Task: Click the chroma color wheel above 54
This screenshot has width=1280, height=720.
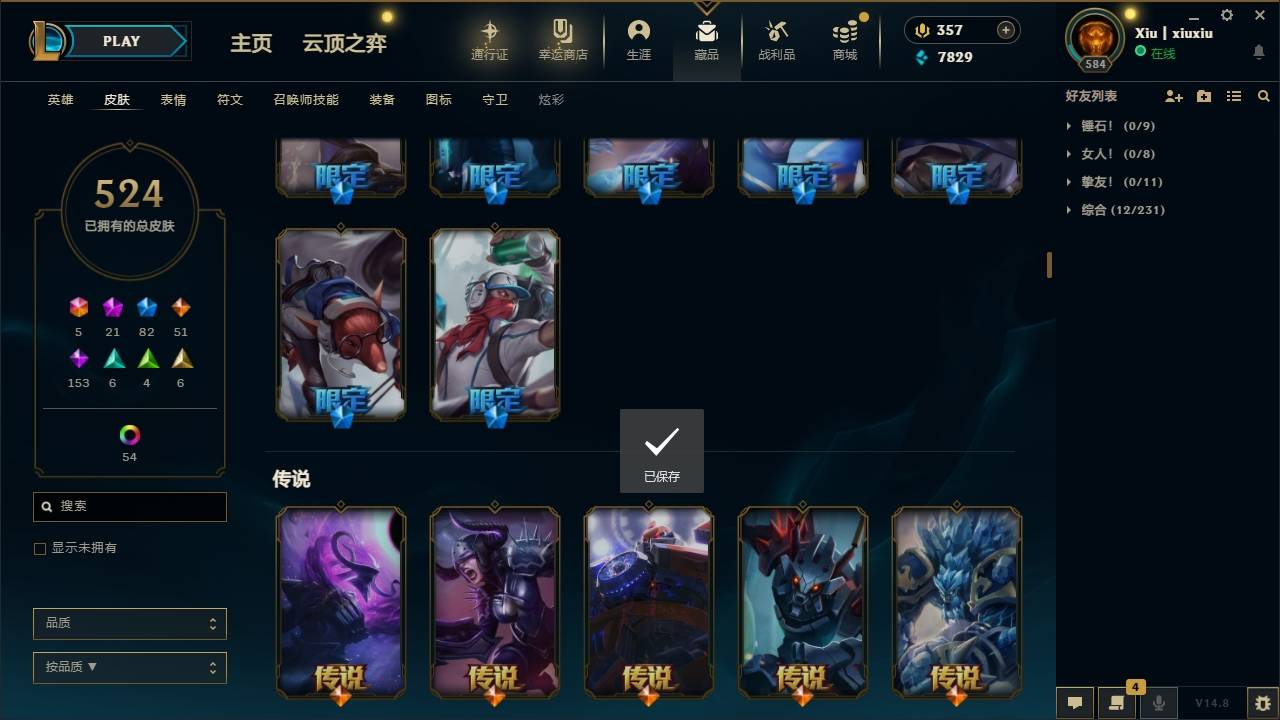Action: click(x=128, y=436)
